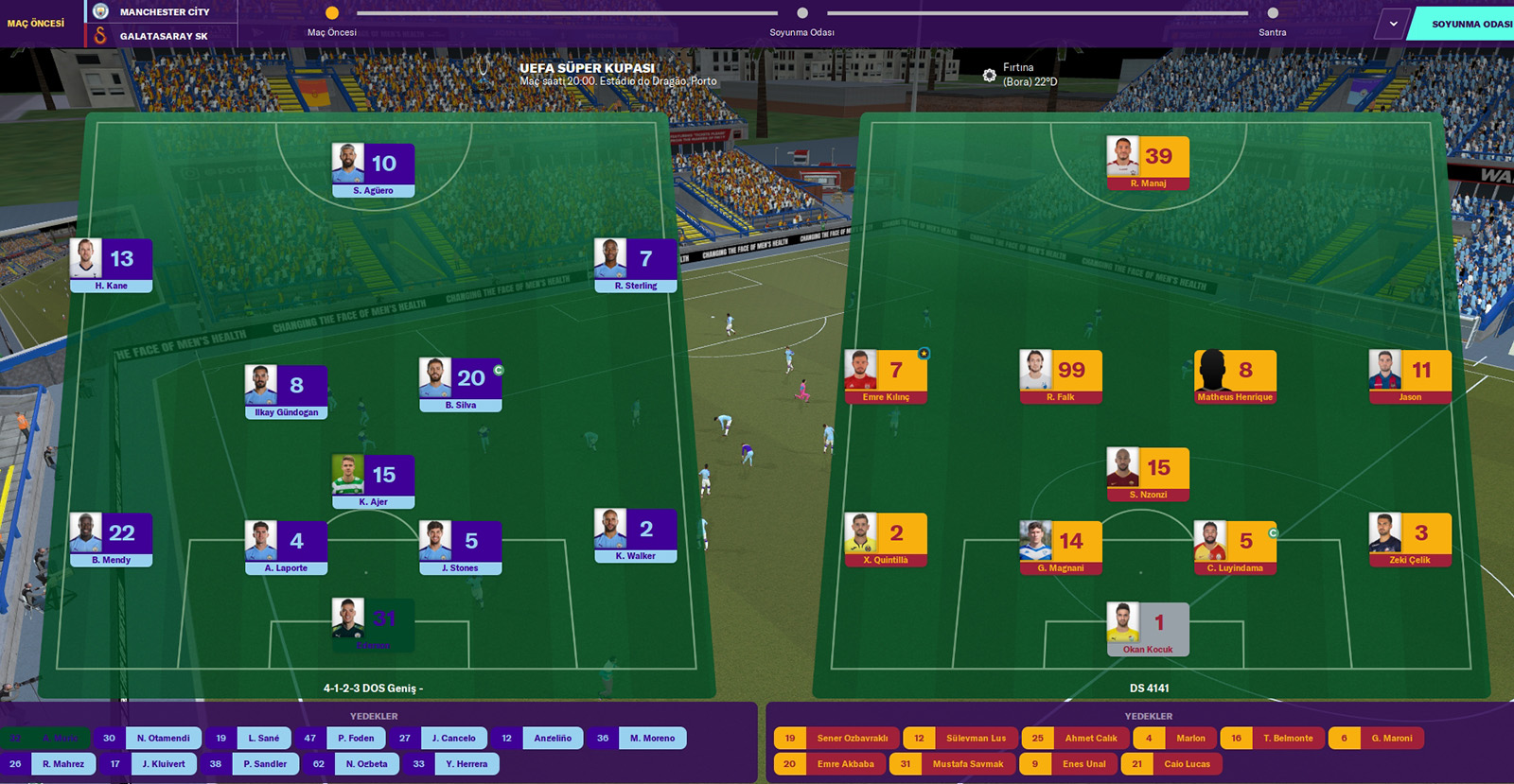Click İlkay Gündoğan's player card

click(286, 392)
